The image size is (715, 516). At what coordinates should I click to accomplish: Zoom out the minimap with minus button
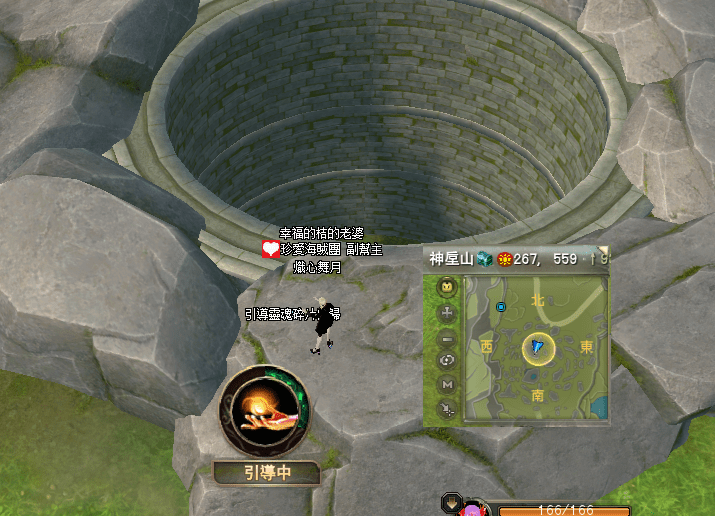pos(446,337)
